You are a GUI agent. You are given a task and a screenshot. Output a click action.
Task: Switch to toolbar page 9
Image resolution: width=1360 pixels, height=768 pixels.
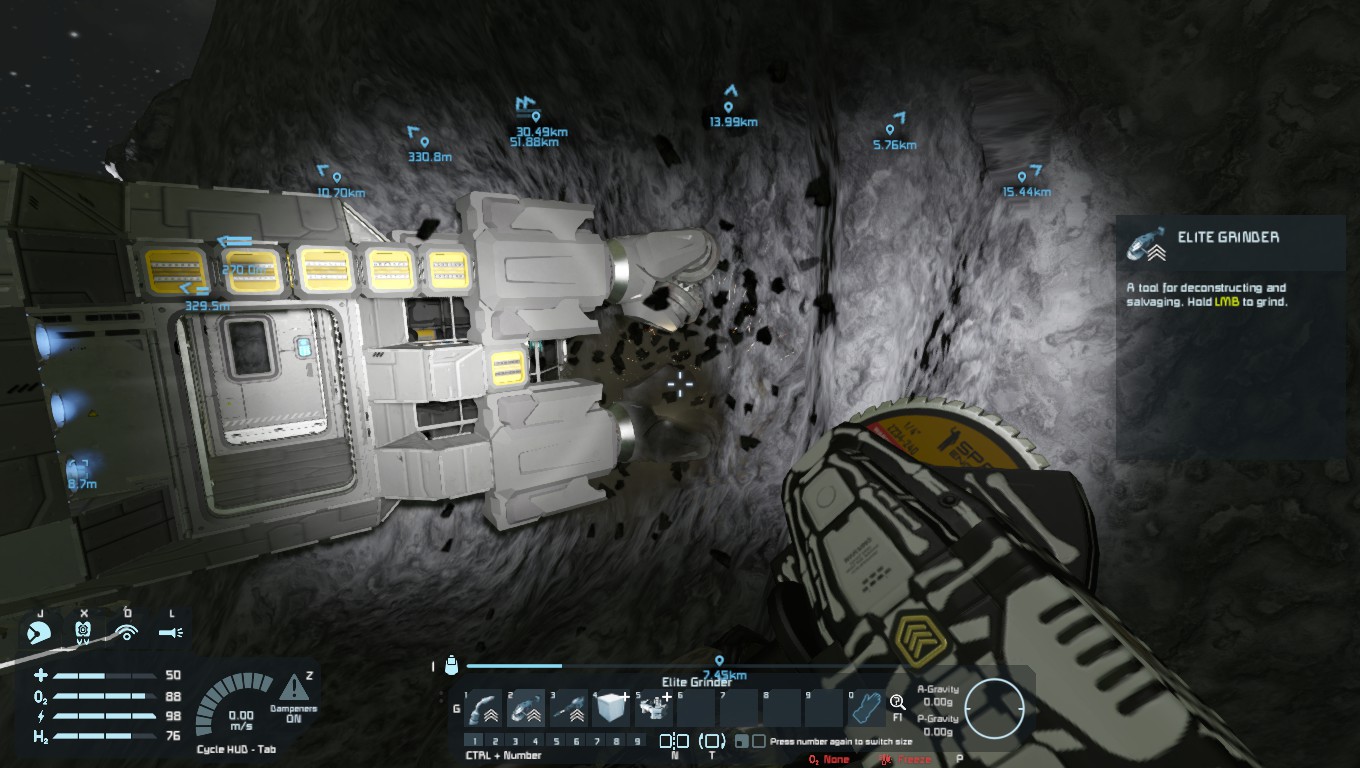click(x=638, y=741)
